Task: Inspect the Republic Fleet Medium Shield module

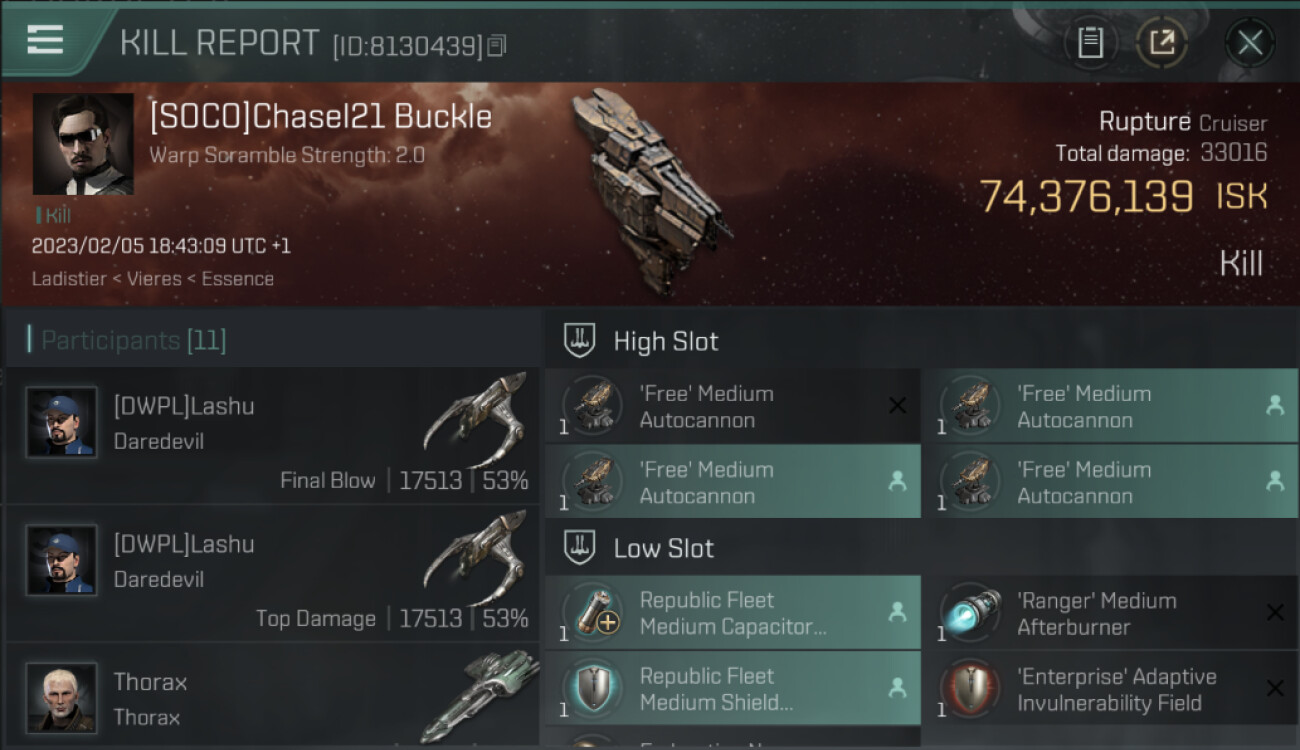Action: pos(732,689)
